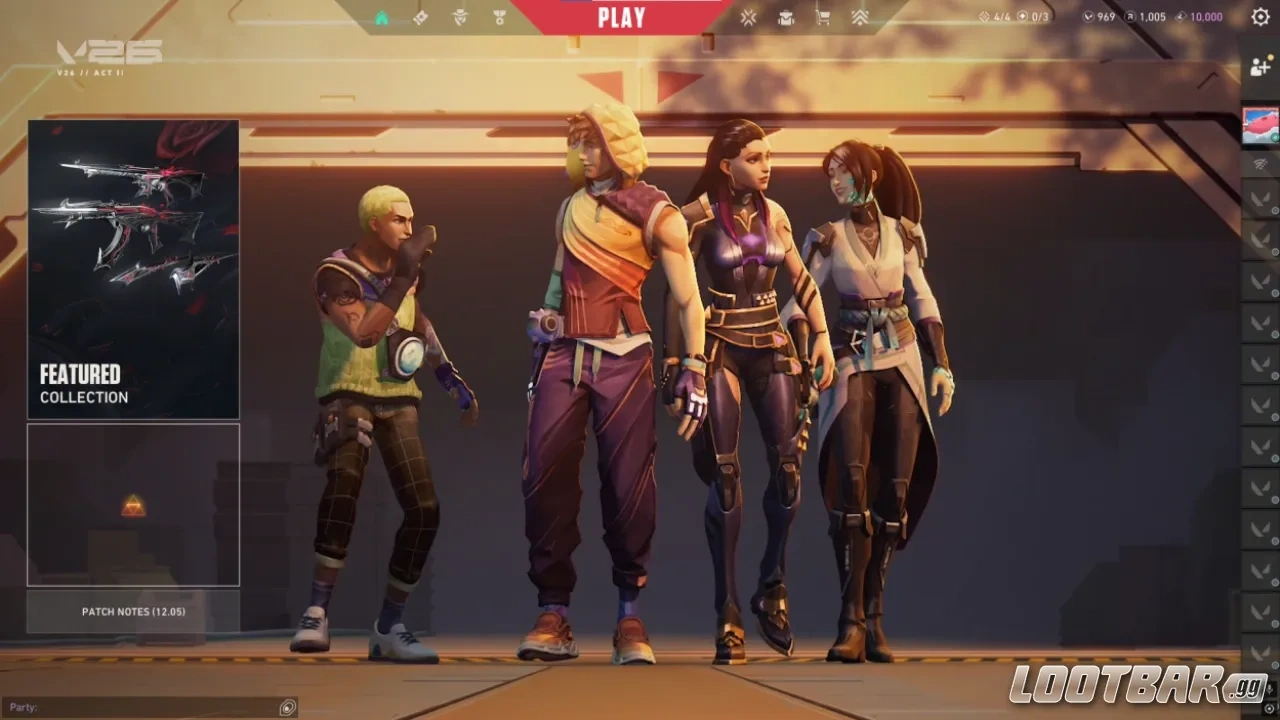Click the Home icon in the top navigation
The width and height of the screenshot is (1280, 720).
(382, 16)
